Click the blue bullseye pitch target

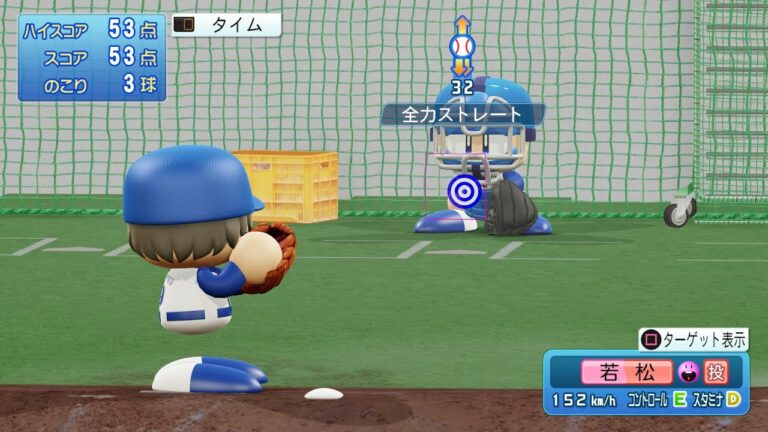click(x=462, y=189)
